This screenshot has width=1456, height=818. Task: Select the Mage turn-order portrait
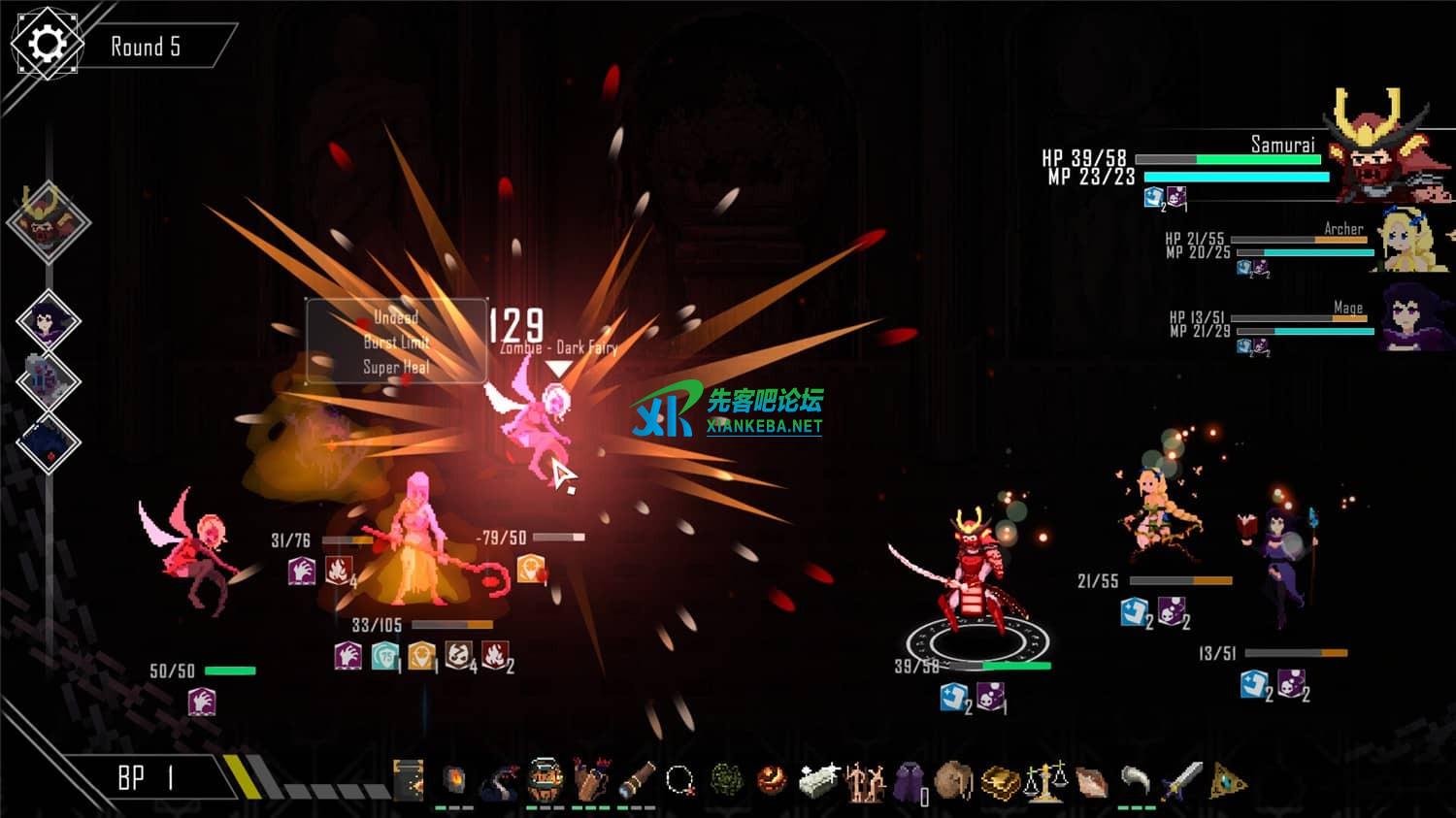coord(48,320)
